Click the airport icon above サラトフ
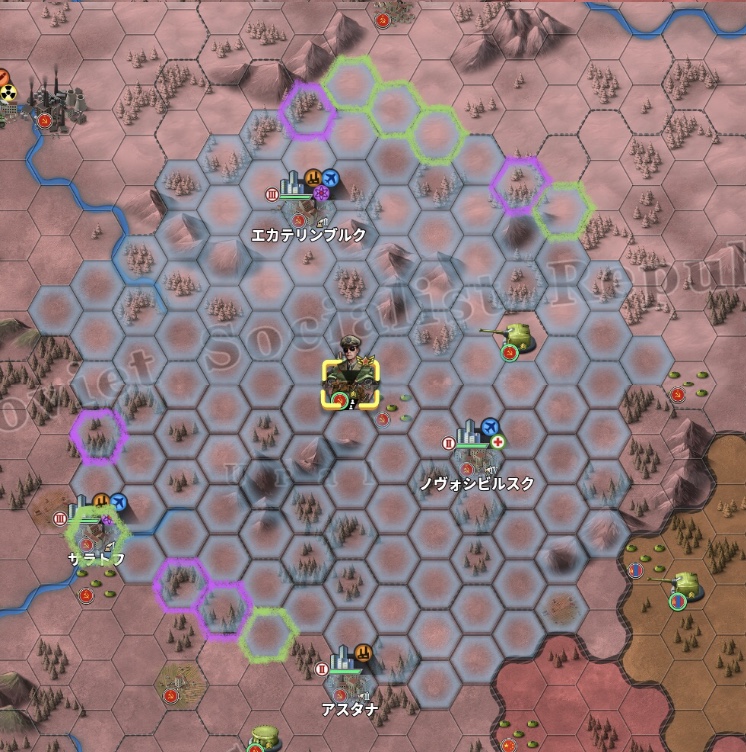This screenshot has width=746, height=752. coord(120,501)
